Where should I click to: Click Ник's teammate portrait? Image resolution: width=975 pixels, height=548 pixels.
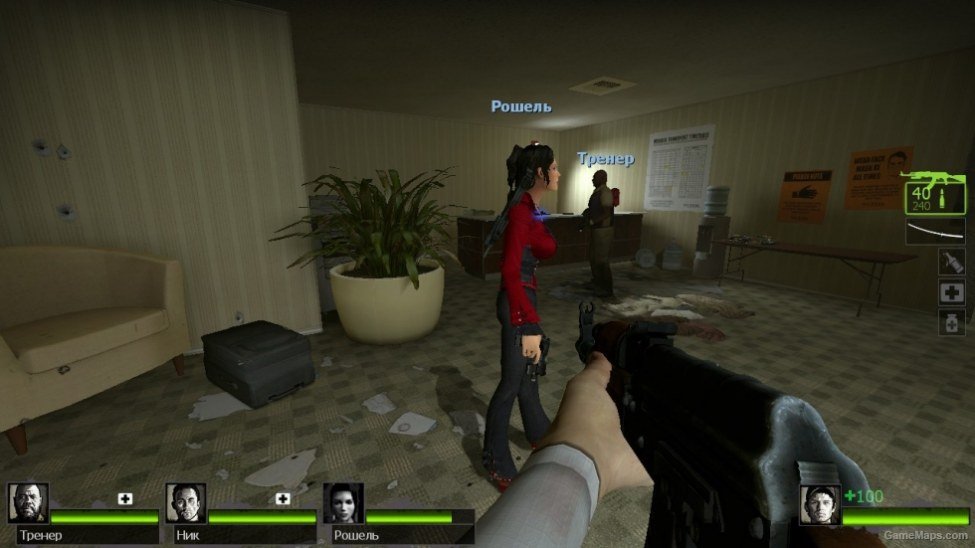pyautogui.click(x=185, y=503)
